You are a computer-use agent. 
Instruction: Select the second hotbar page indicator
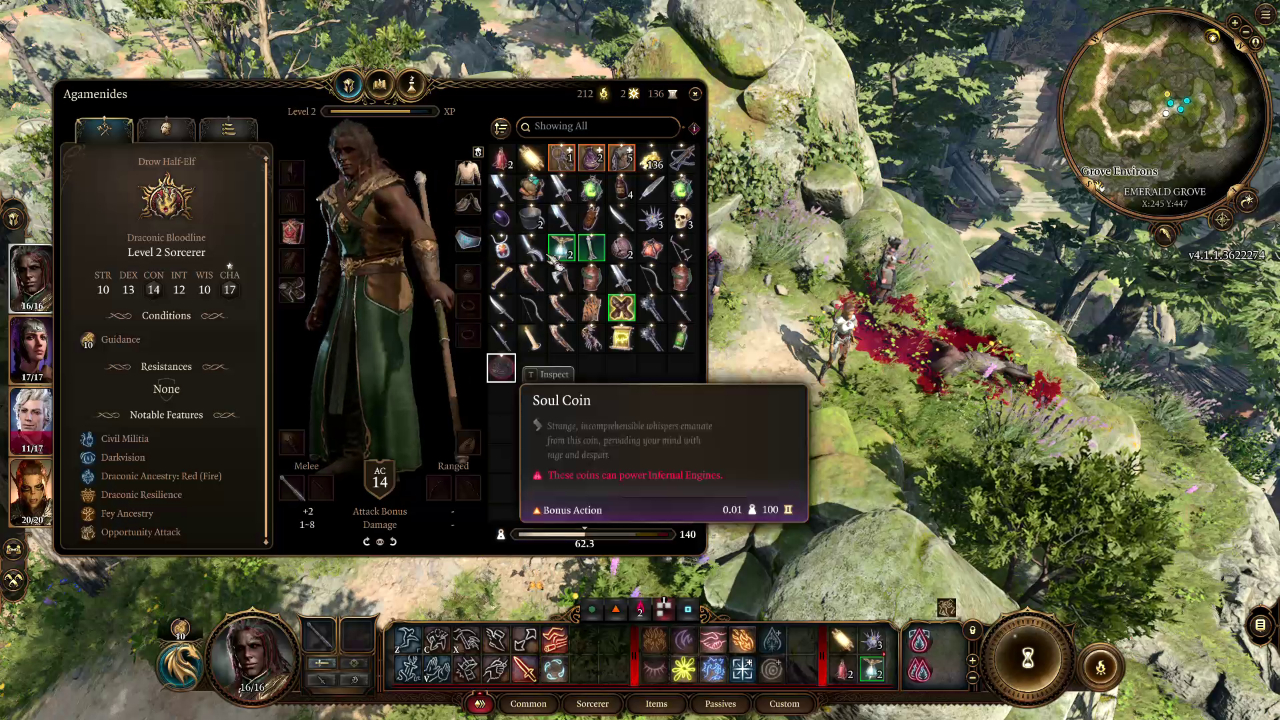tap(616, 610)
